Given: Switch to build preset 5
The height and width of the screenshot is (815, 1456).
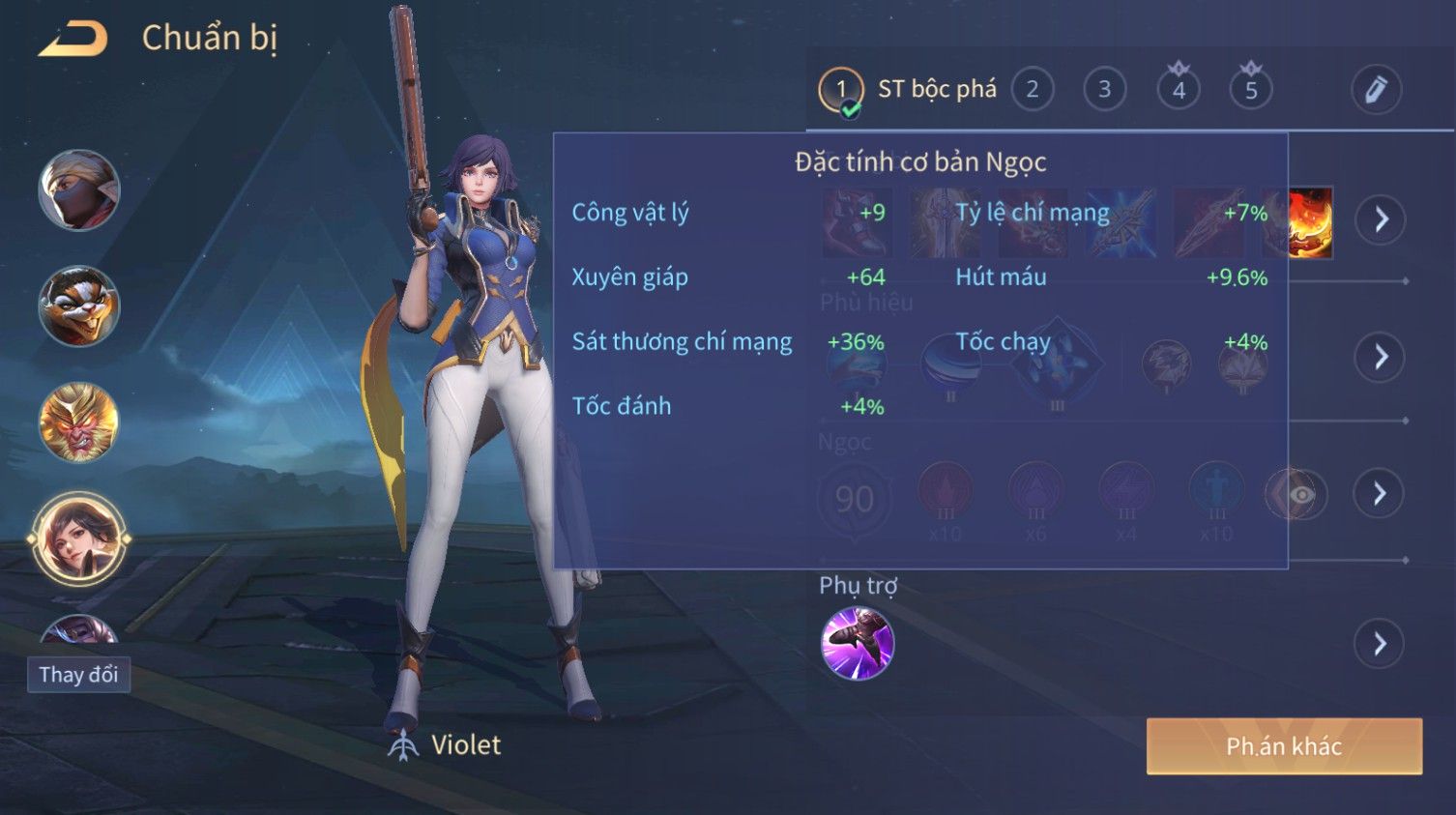Looking at the screenshot, I should coord(1251,90).
